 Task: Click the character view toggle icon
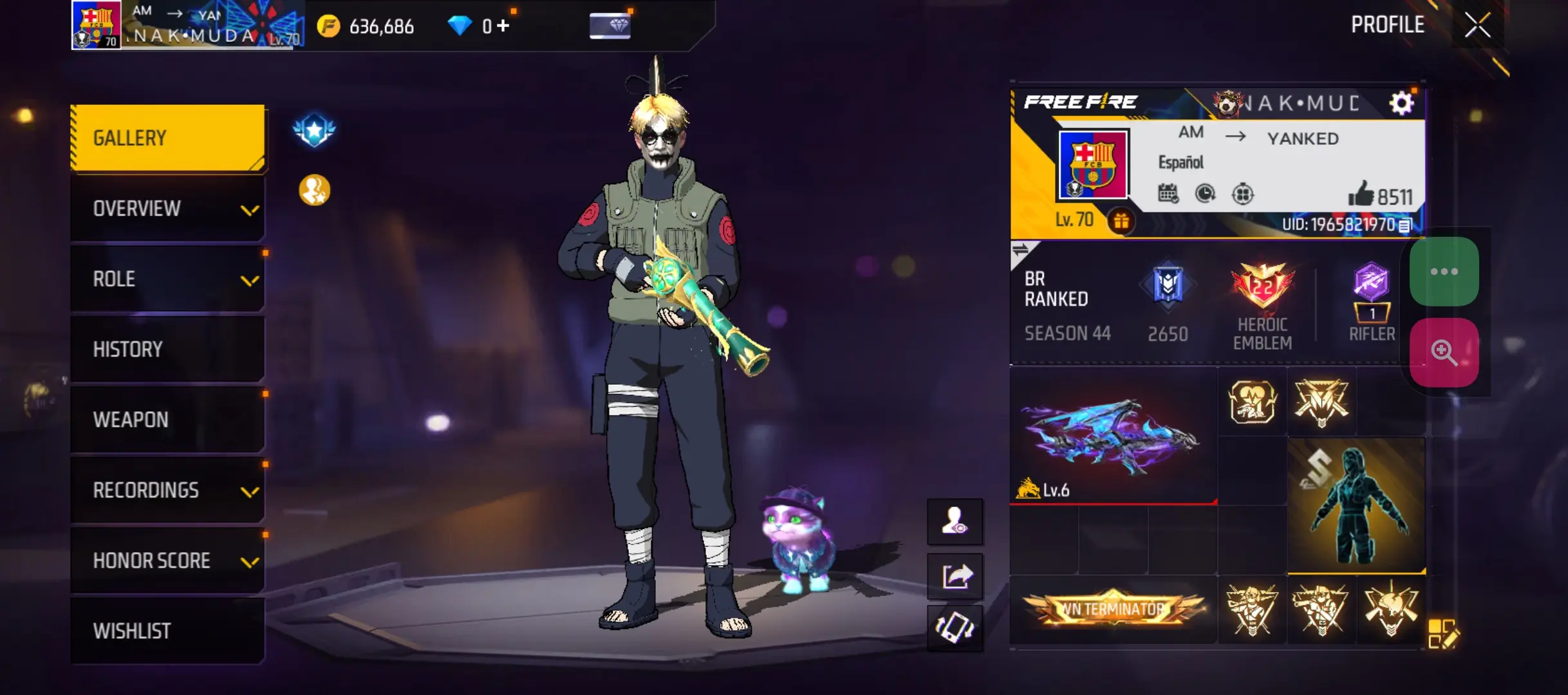pyautogui.click(x=955, y=523)
